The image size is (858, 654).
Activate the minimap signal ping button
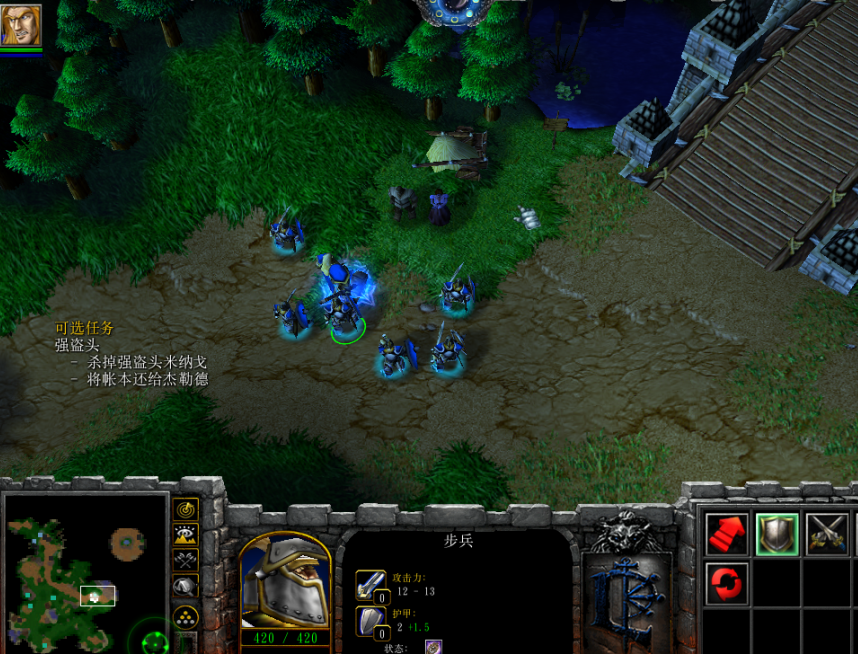pyautogui.click(x=186, y=509)
